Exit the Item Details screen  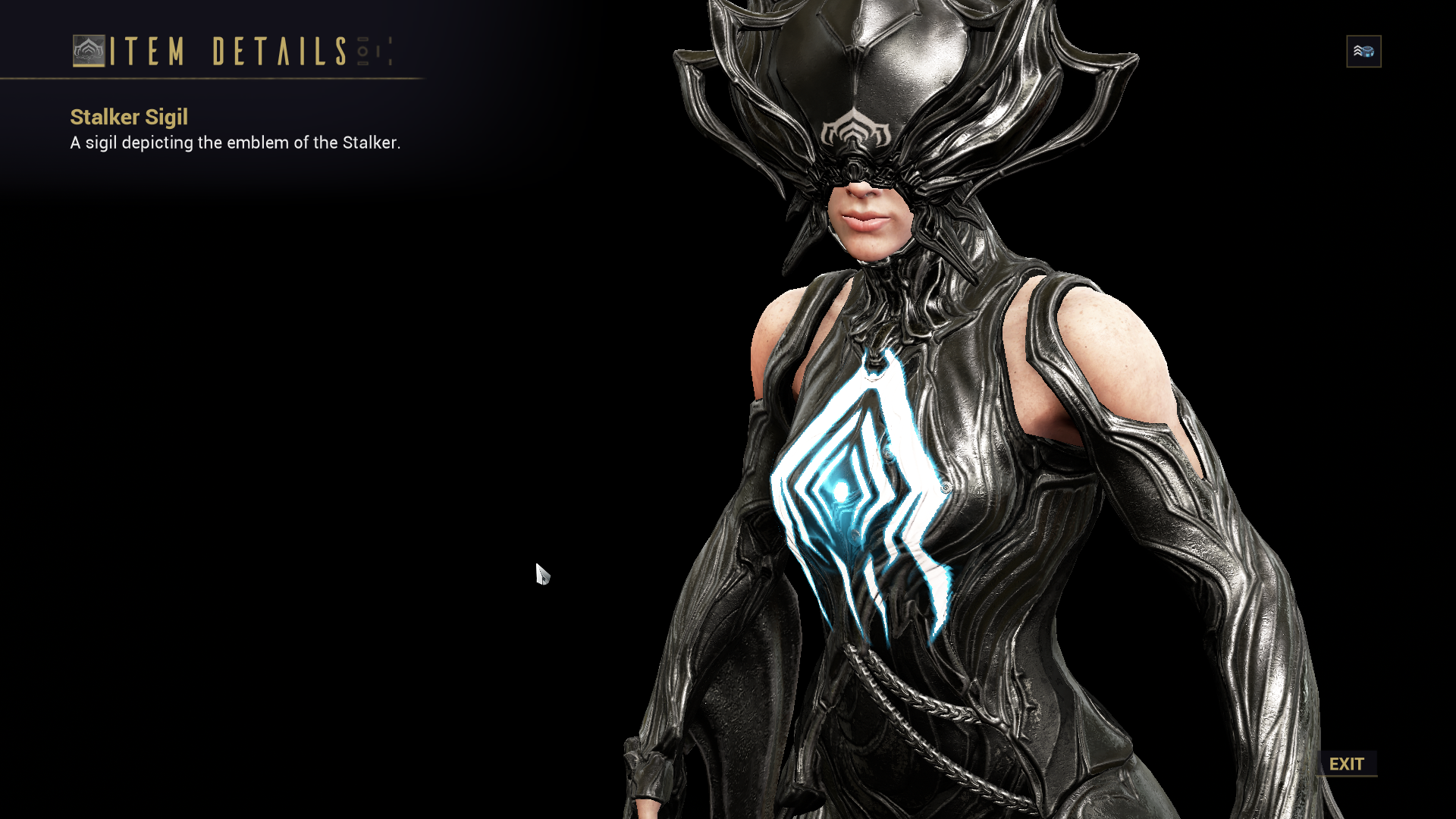[1347, 764]
